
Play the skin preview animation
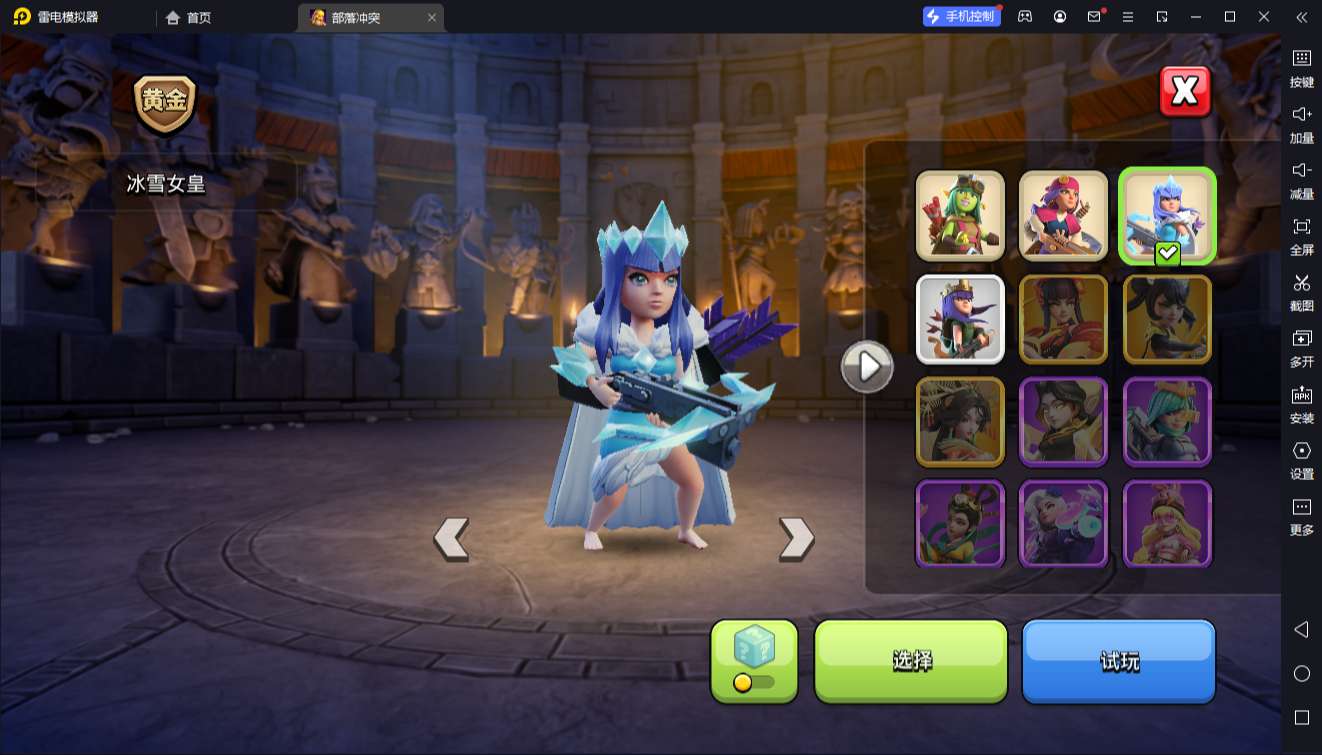[866, 367]
